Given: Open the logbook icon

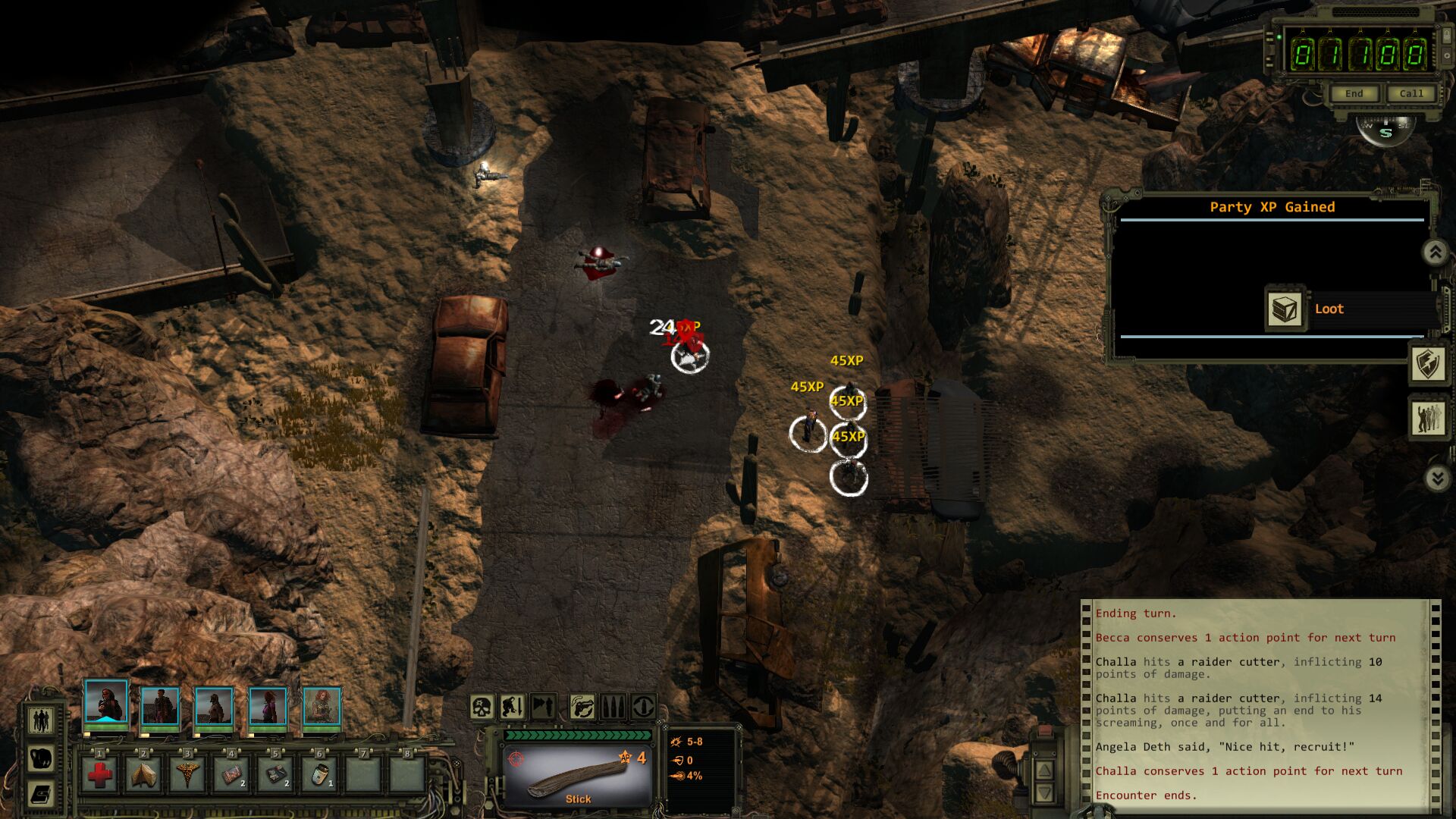Looking at the screenshot, I should 41,794.
